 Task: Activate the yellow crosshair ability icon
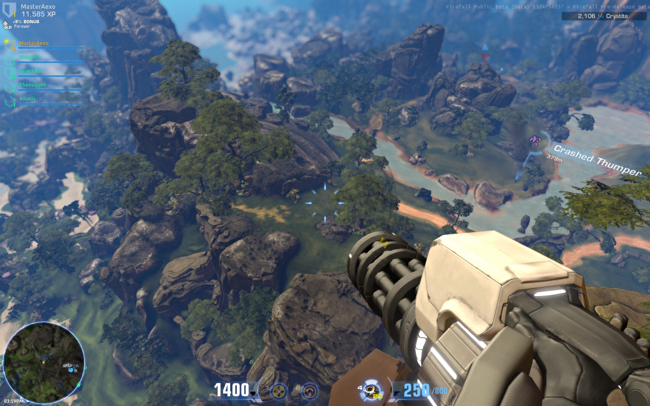(x=280, y=391)
